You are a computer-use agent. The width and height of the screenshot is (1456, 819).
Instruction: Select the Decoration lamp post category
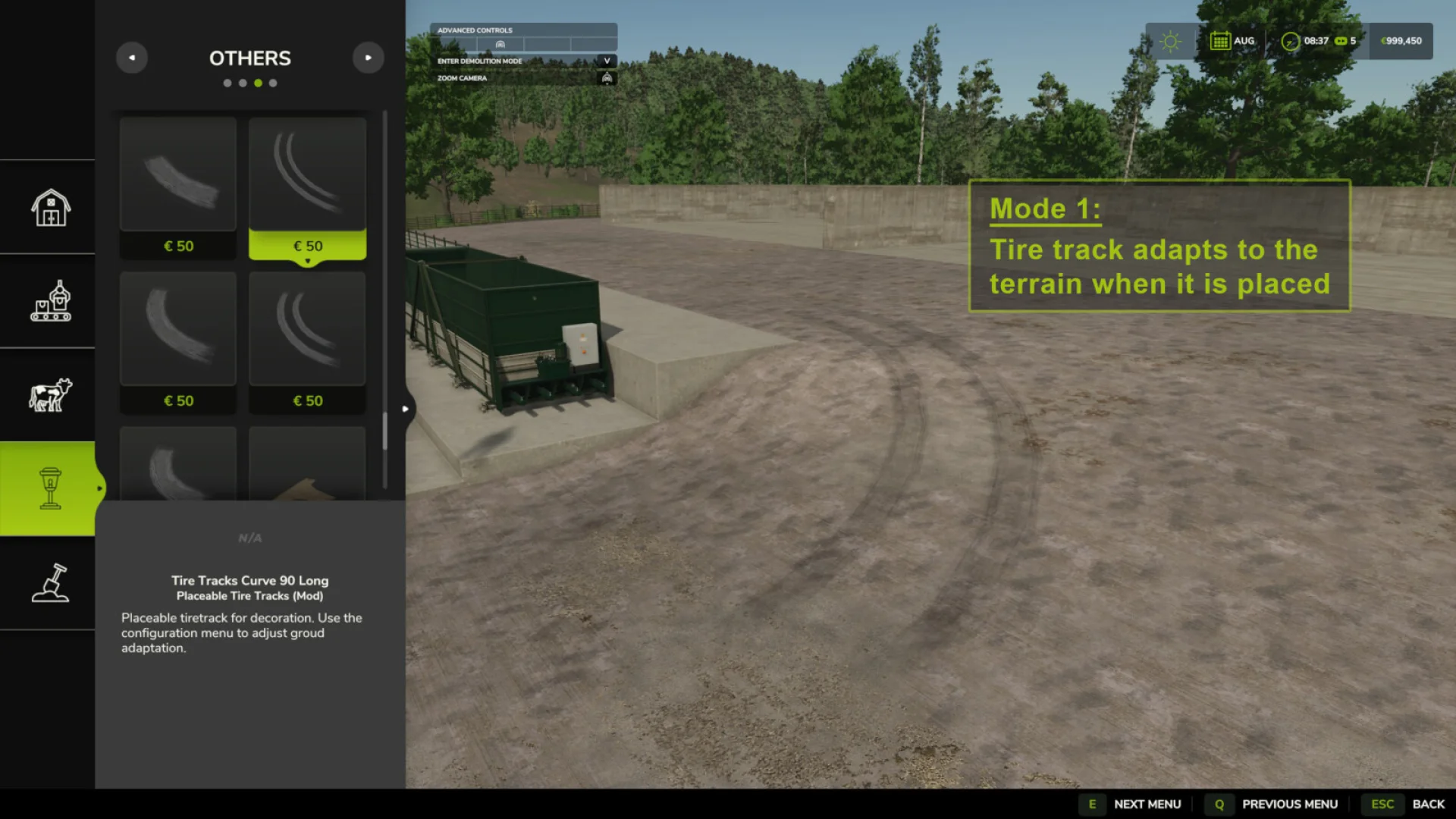[48, 488]
